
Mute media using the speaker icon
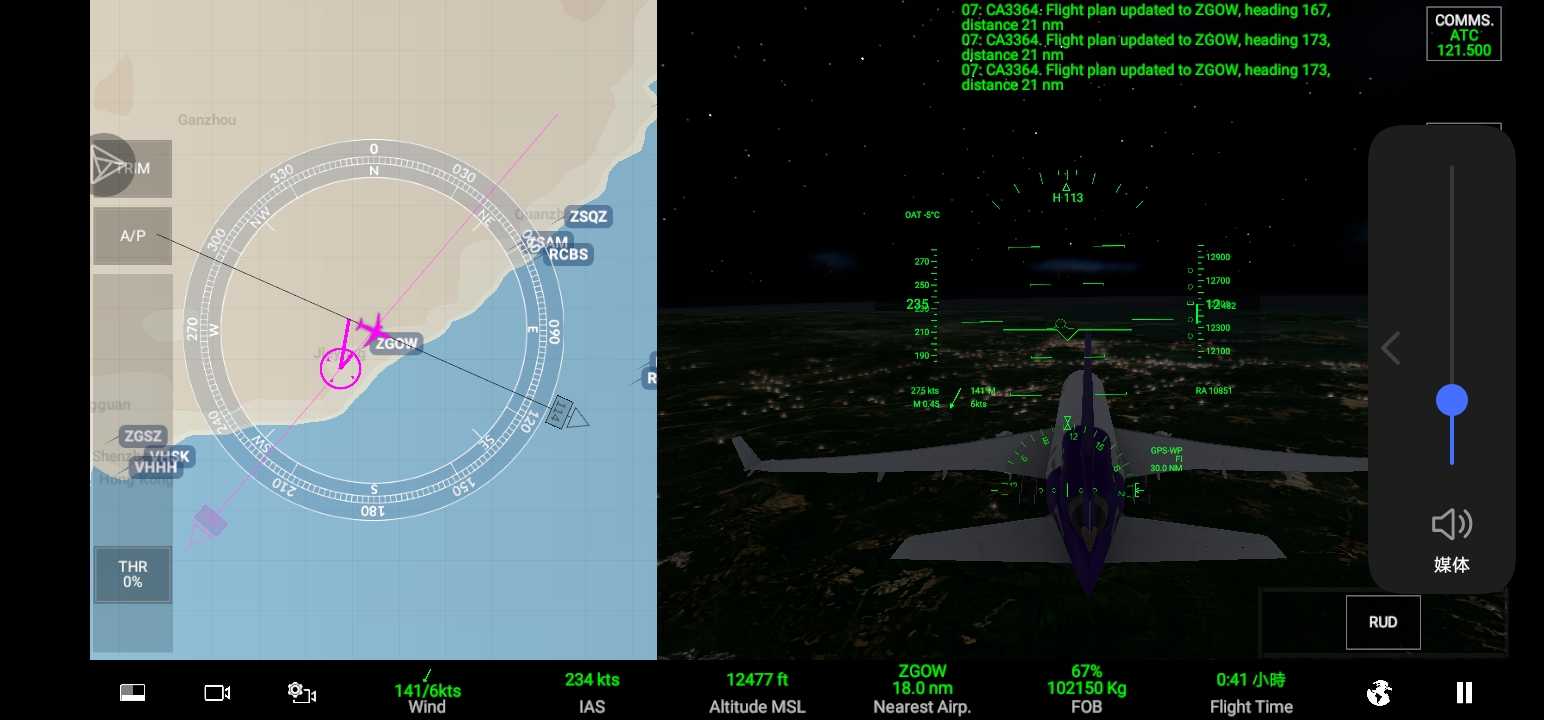point(1451,524)
